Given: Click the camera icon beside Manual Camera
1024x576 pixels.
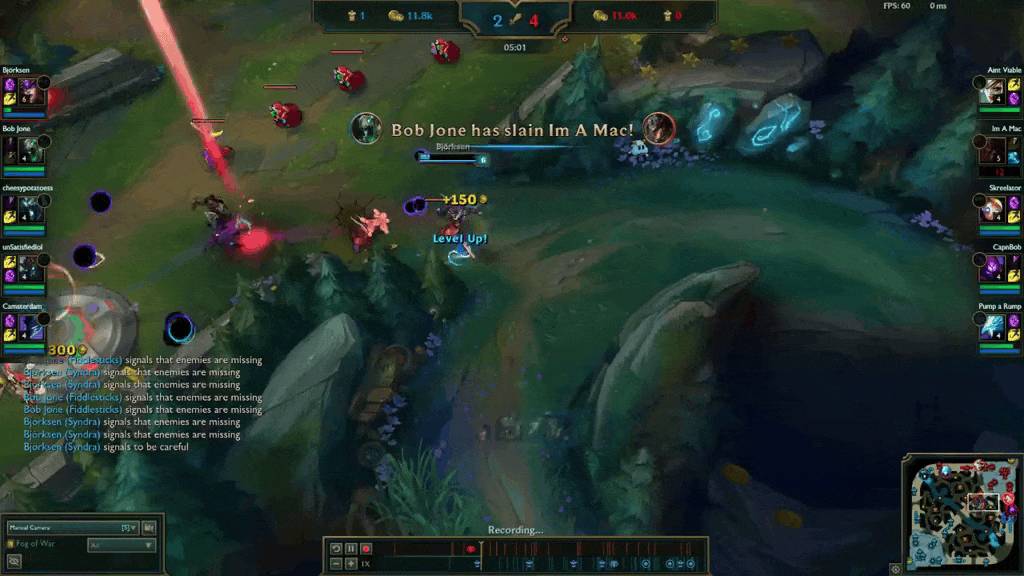Looking at the screenshot, I should click(149, 527).
